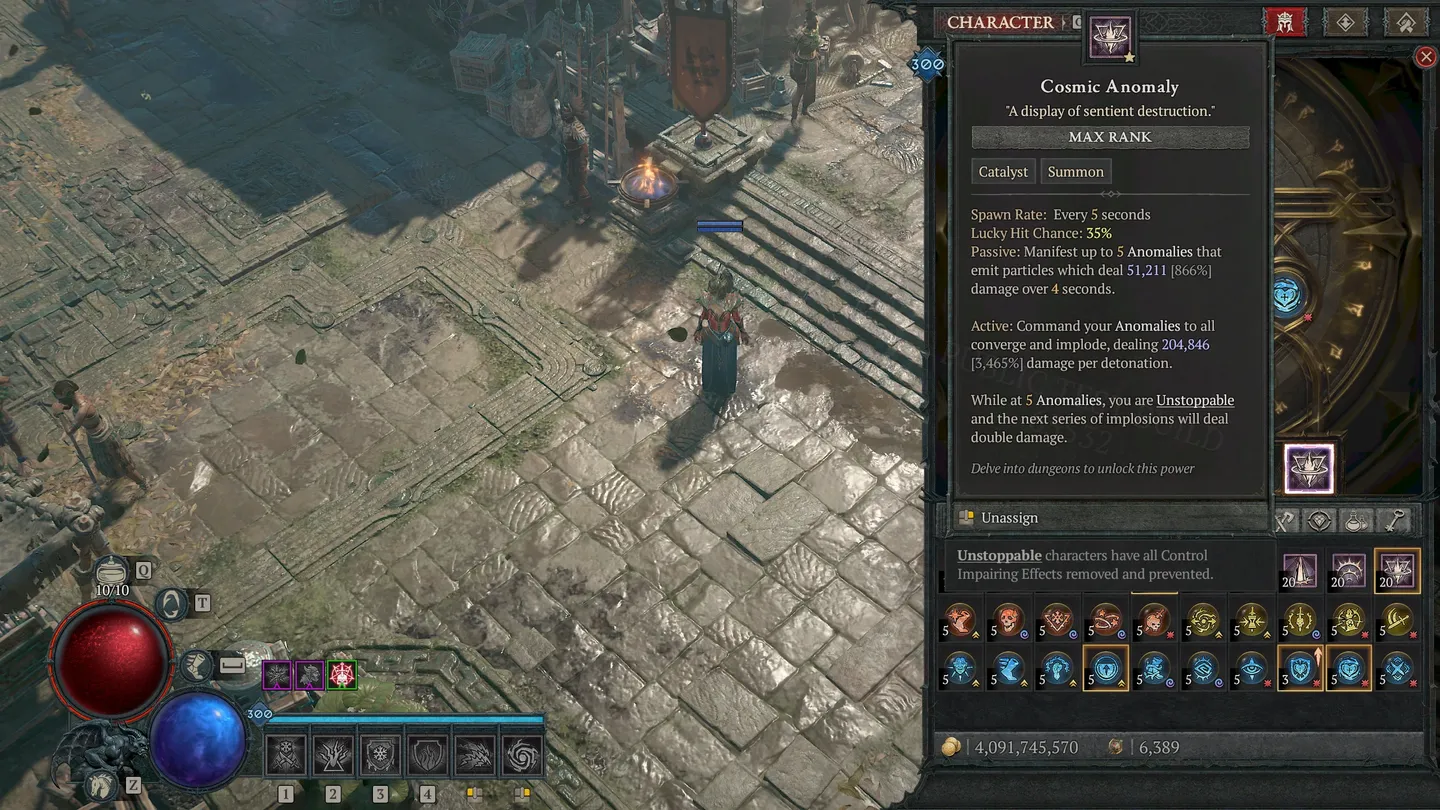This screenshot has width=1440, height=810.
Task: Show the gem socketables inventory tab
Action: pos(1320,520)
